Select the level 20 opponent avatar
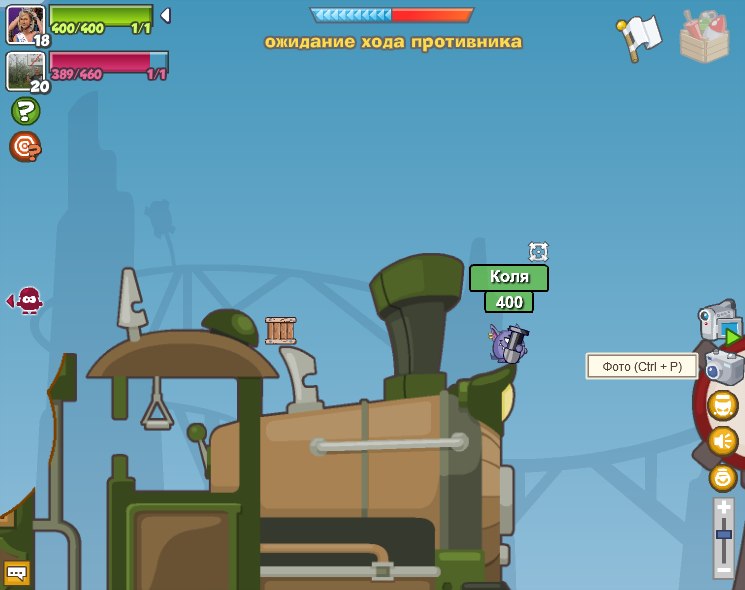 (24, 71)
